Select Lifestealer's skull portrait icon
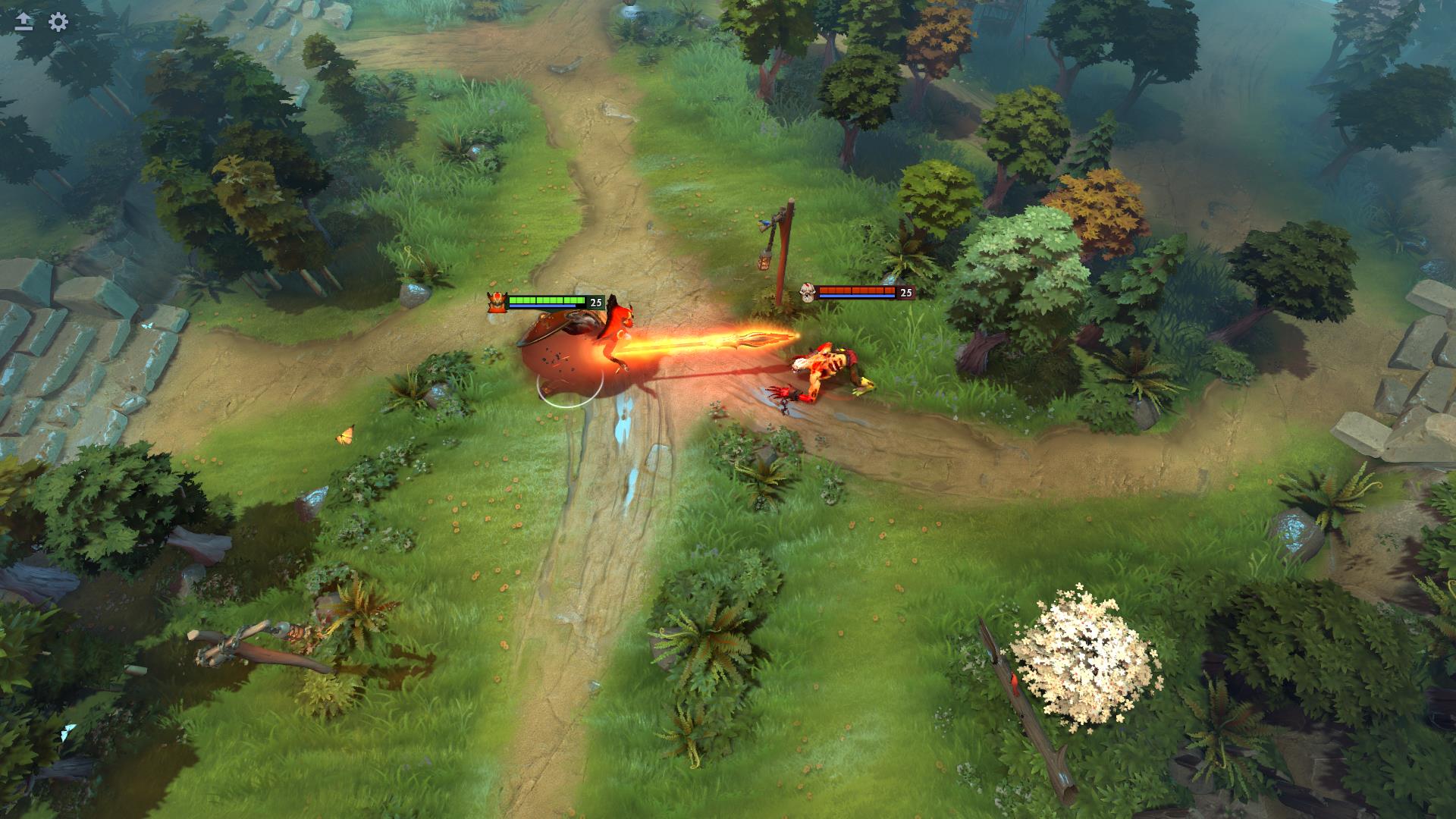This screenshot has height=819, width=1456. pyautogui.click(x=807, y=292)
